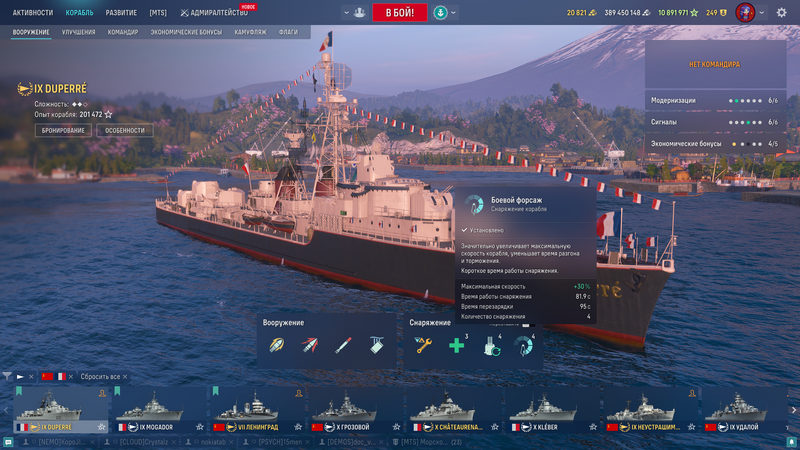
Task: Click the Бронирование button
Action: click(63, 130)
